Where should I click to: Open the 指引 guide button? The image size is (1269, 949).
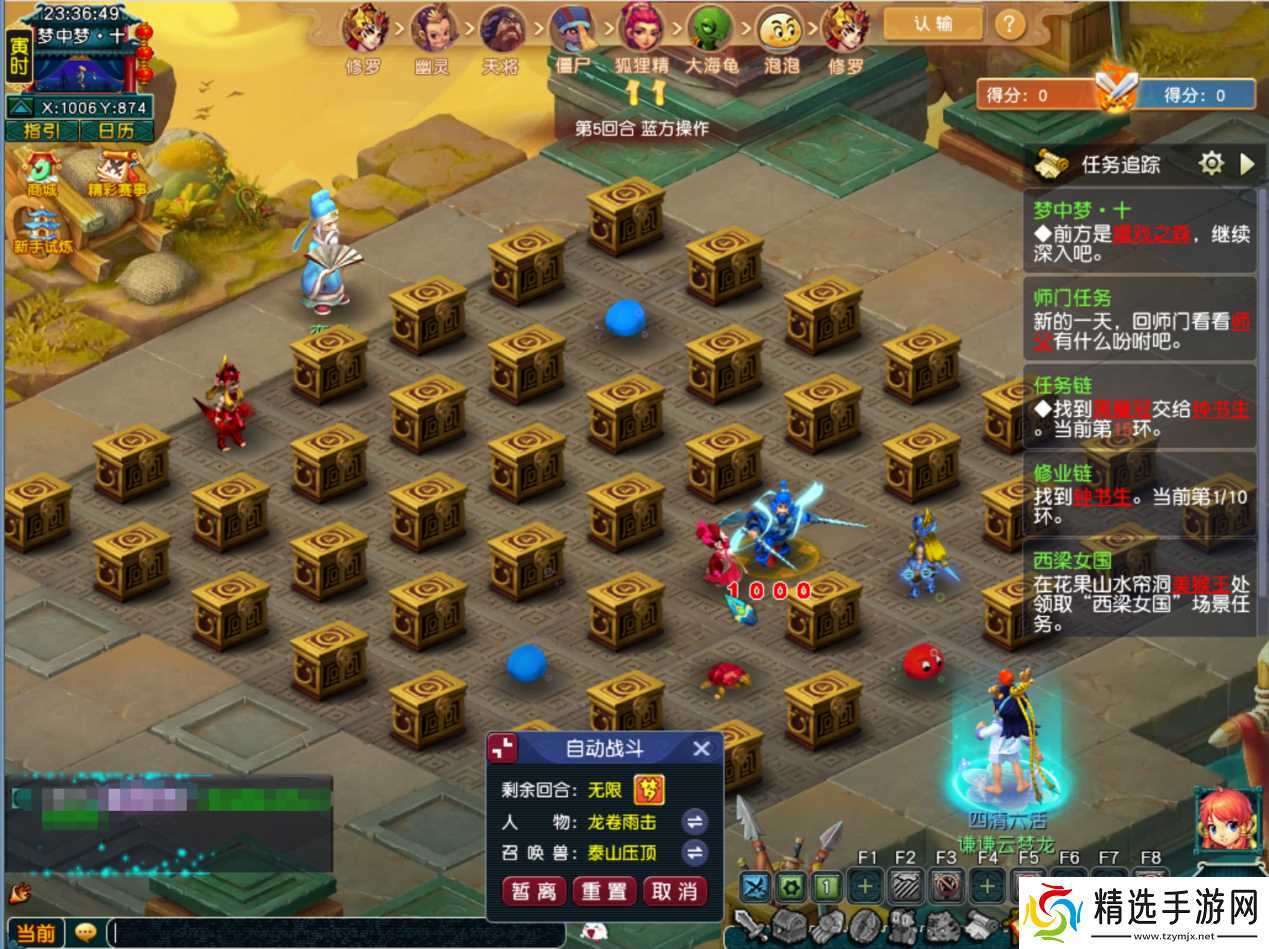[41, 131]
